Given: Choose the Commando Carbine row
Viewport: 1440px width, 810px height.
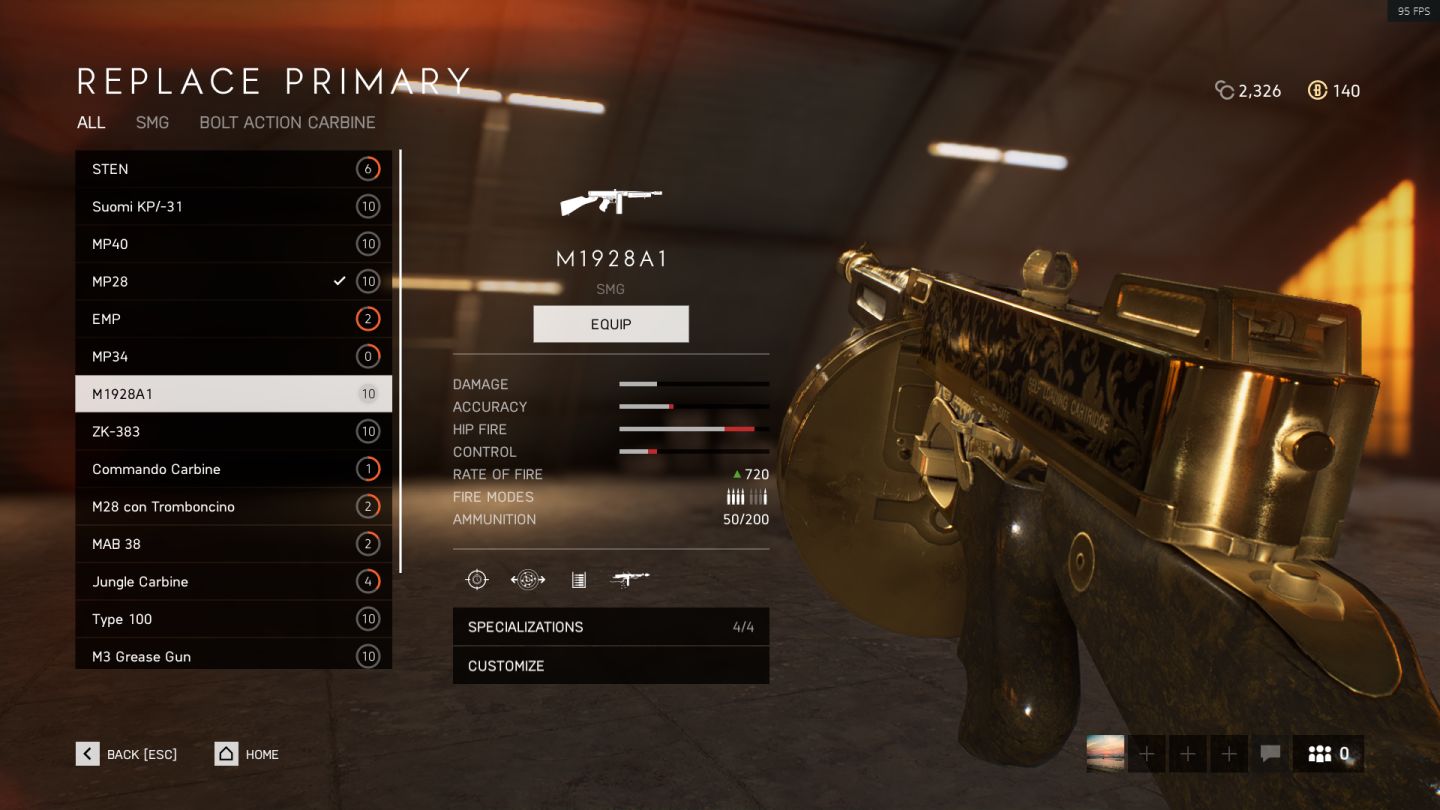Looking at the screenshot, I should [x=233, y=469].
